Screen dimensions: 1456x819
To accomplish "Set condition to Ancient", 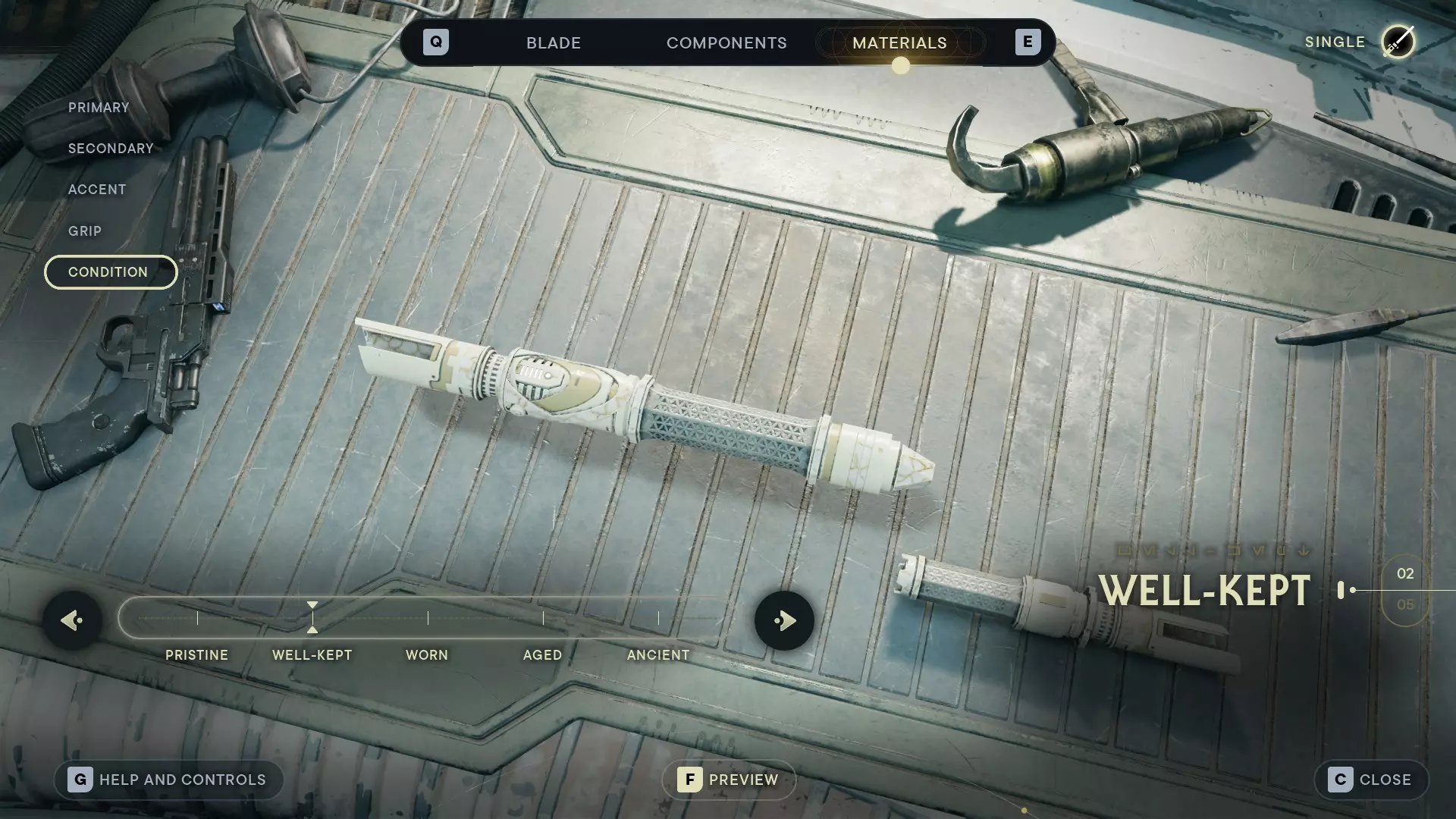I will [x=658, y=619].
